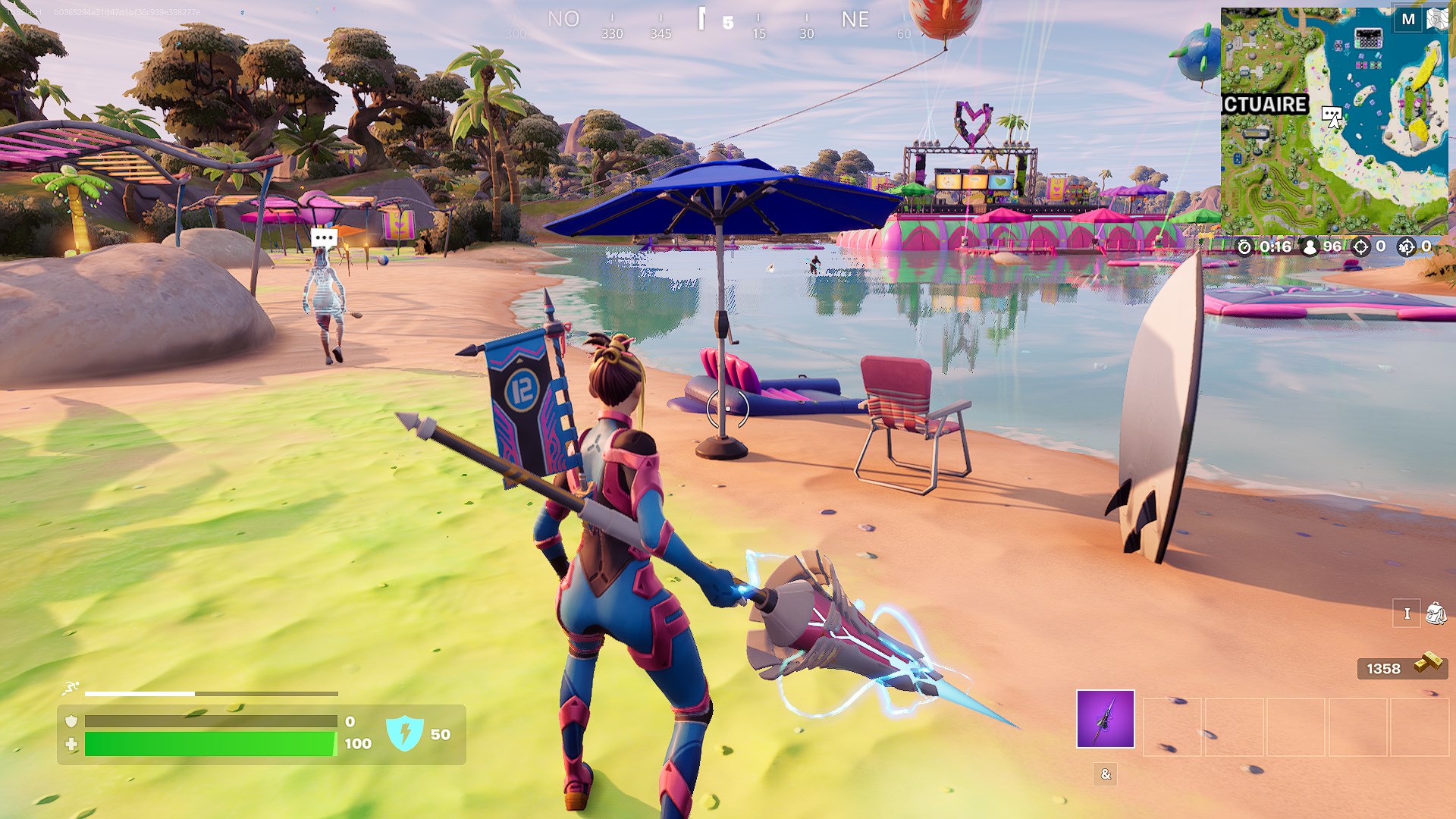This screenshot has width=1456, height=819.
Task: Click the squad assist eliminations icon
Action: point(1407,245)
